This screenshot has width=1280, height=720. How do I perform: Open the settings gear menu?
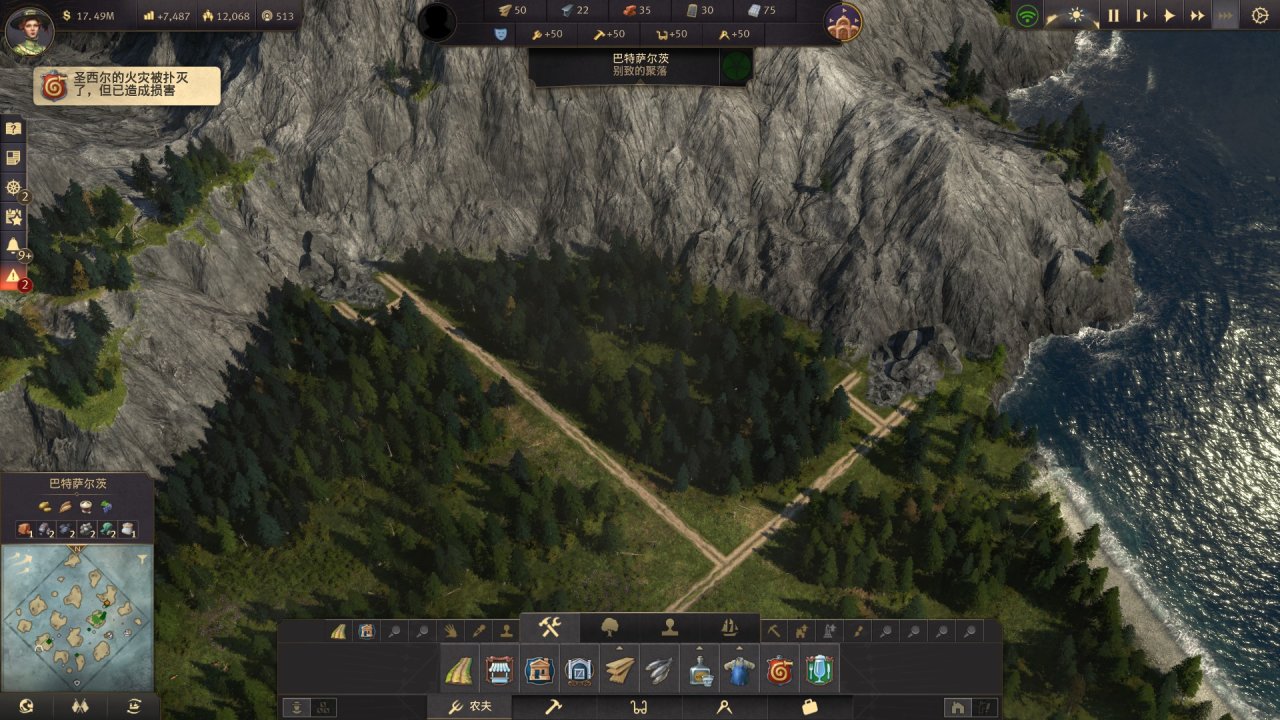coord(1259,15)
